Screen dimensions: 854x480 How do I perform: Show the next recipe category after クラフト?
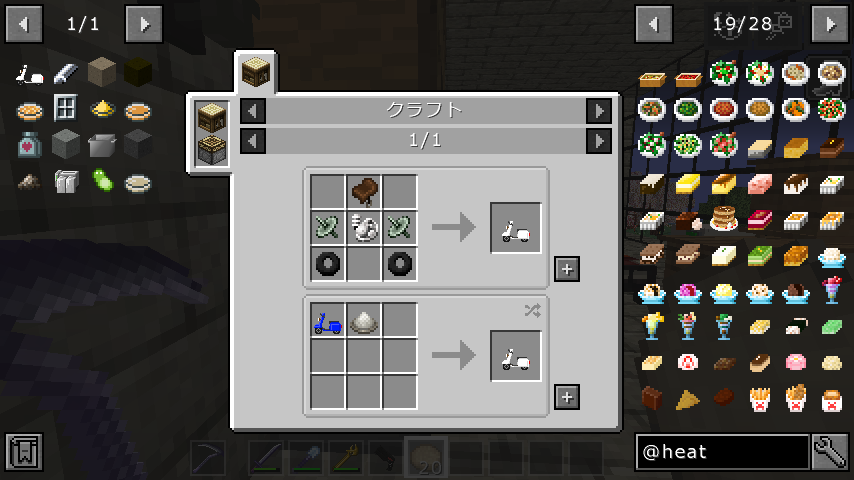click(599, 111)
